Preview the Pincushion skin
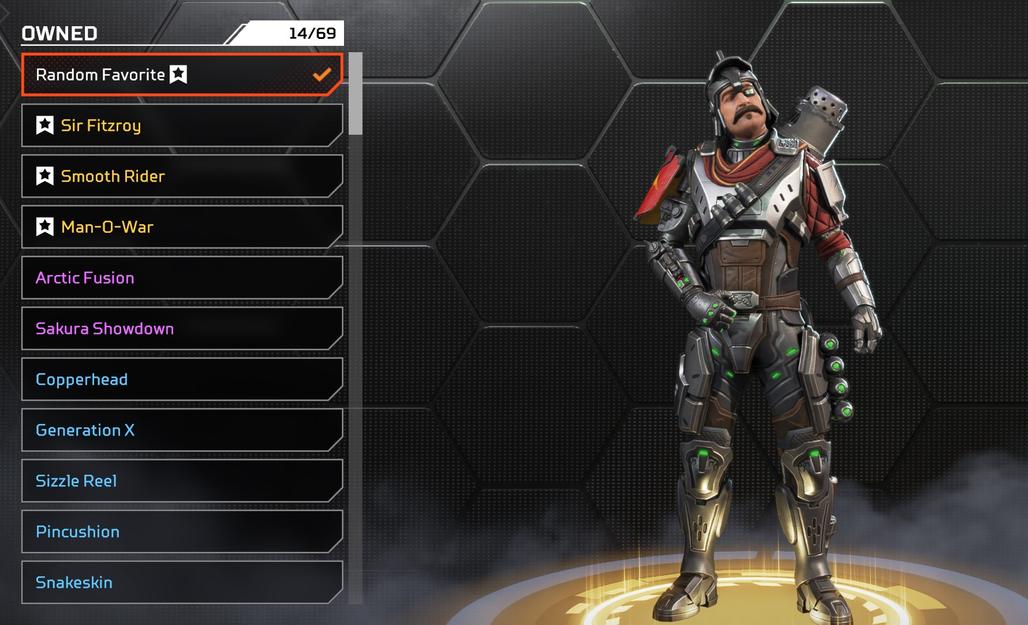 tap(182, 532)
